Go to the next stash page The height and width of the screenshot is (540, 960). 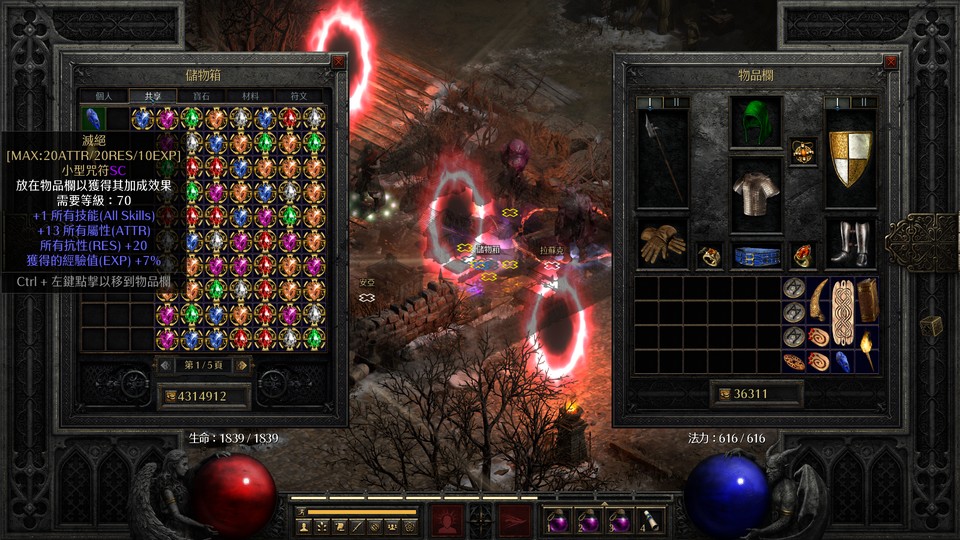click(243, 365)
